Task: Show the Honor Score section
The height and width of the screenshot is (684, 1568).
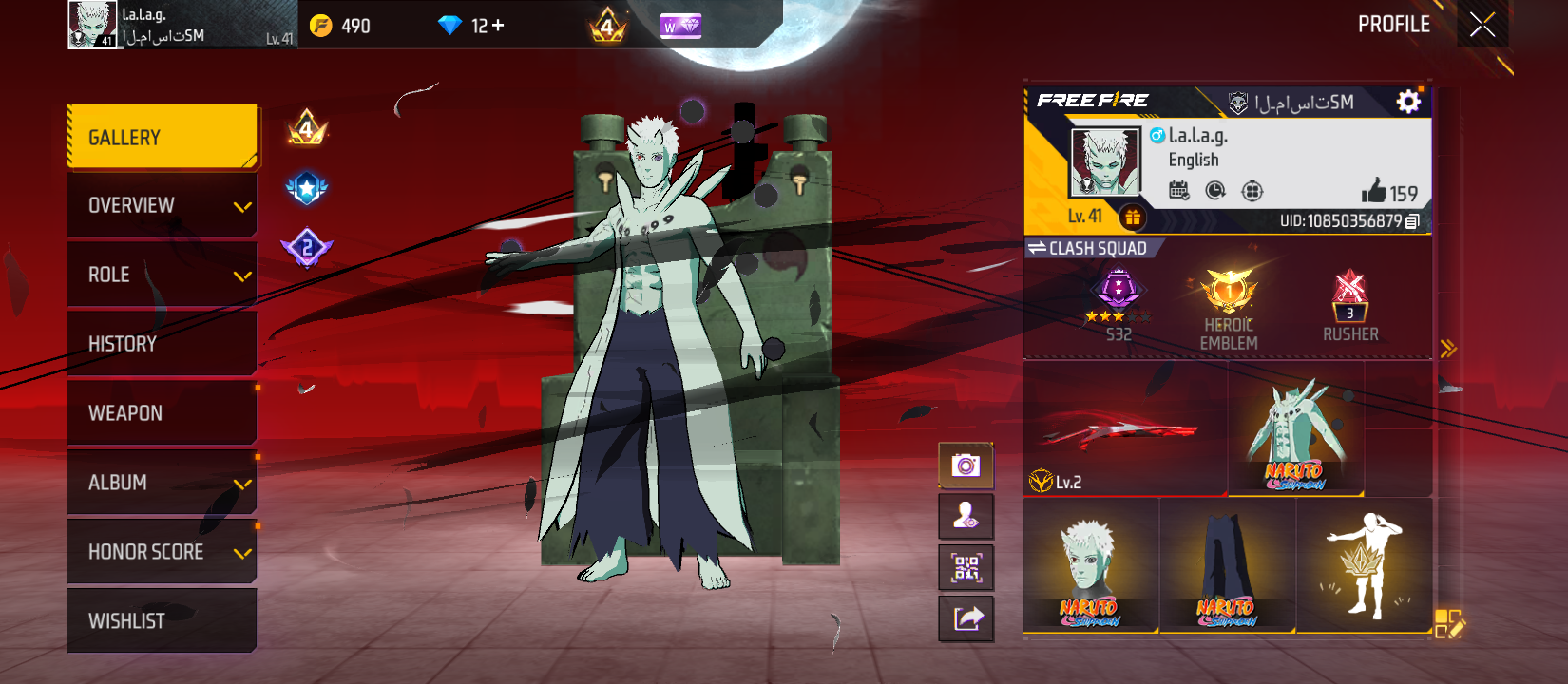Action: [x=162, y=552]
